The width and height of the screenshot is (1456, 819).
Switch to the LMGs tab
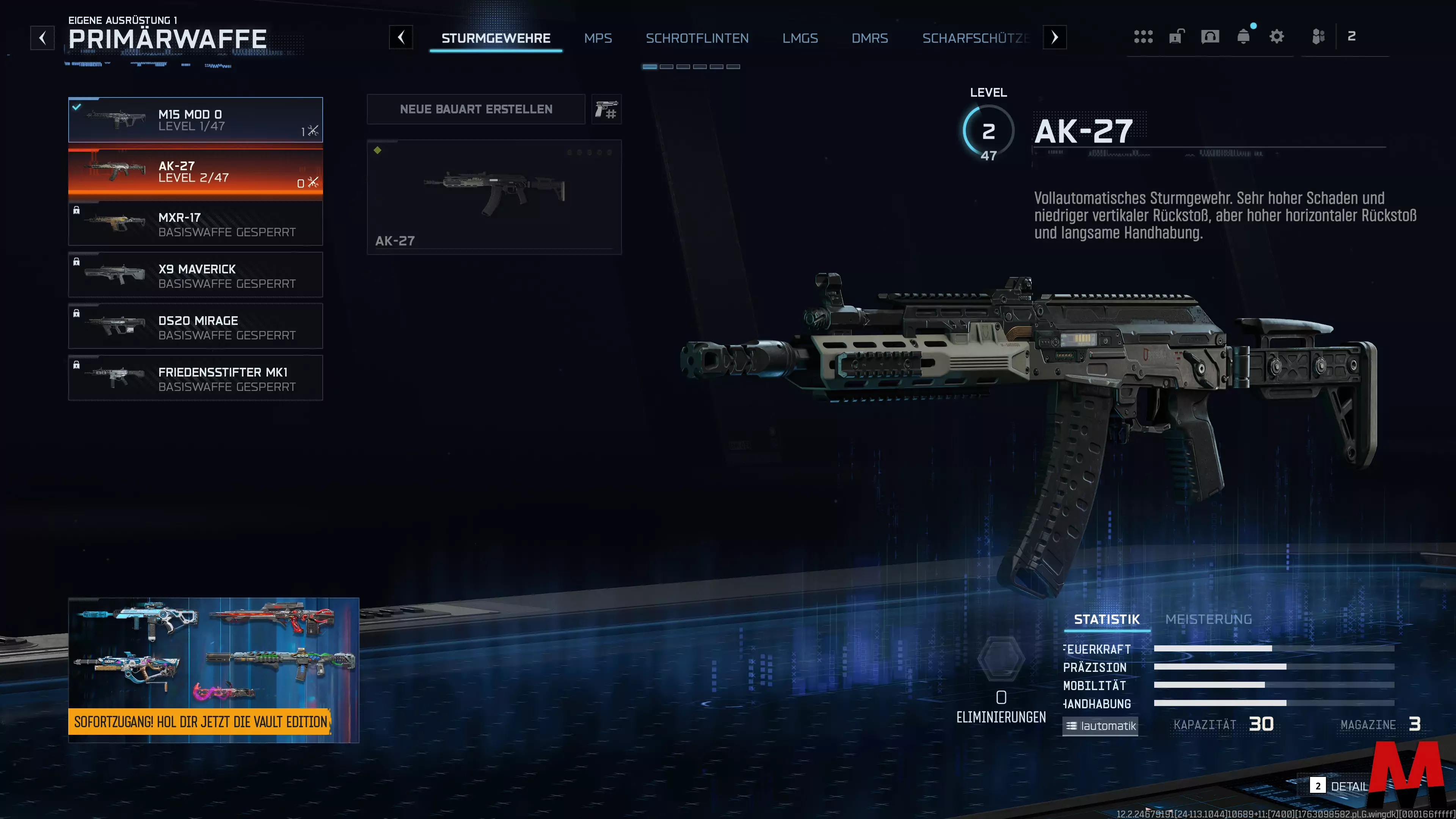pos(800,38)
